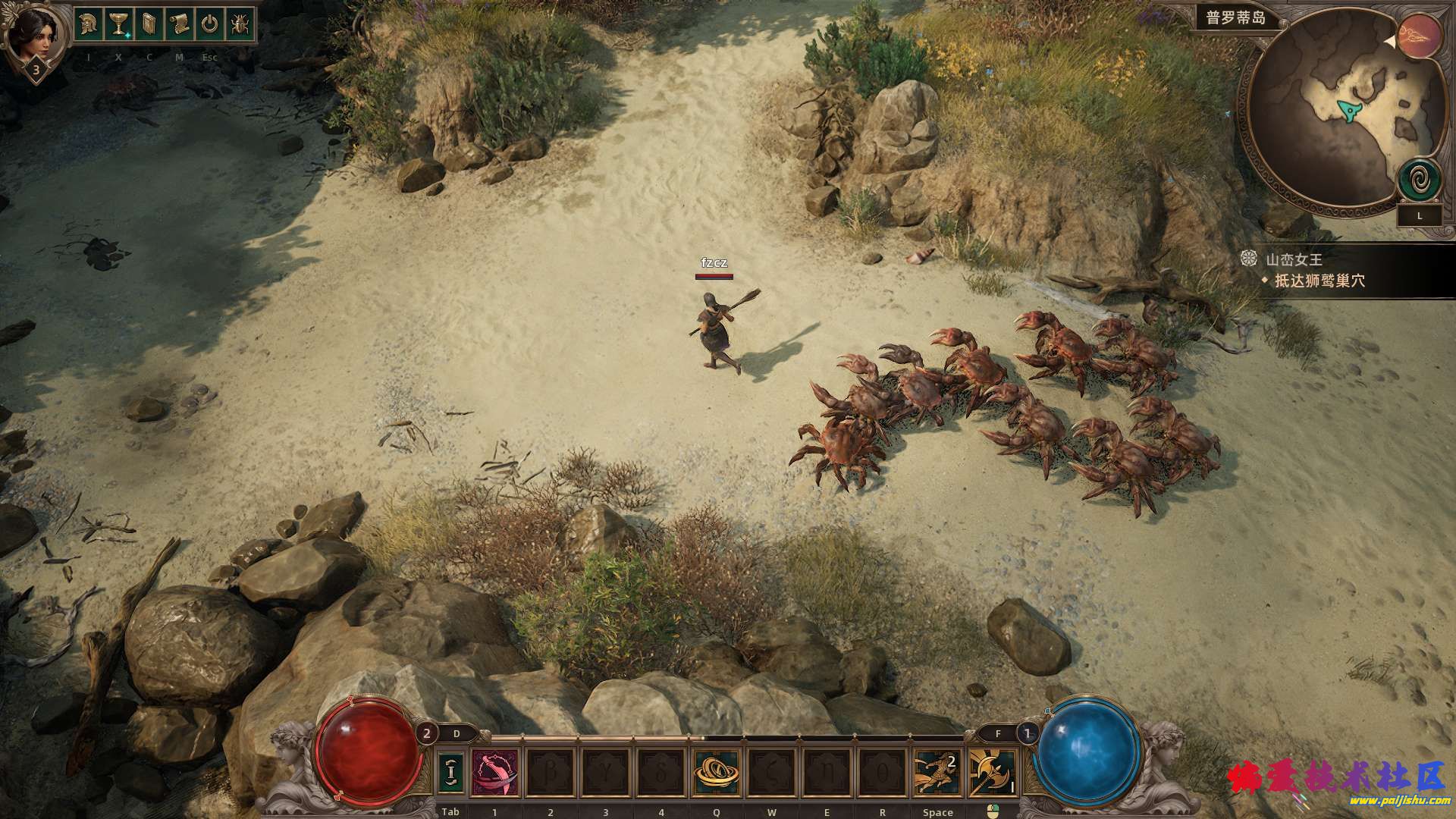Activate the golden rings skill

[x=716, y=772]
